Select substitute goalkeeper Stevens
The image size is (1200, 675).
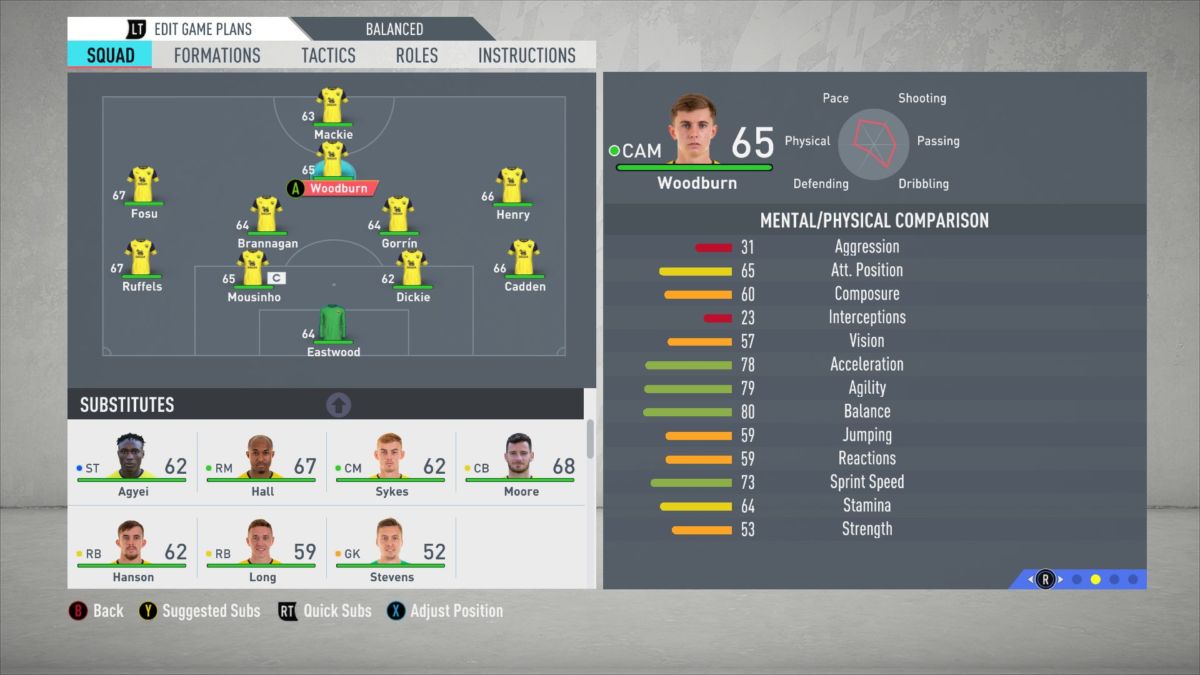click(x=391, y=547)
